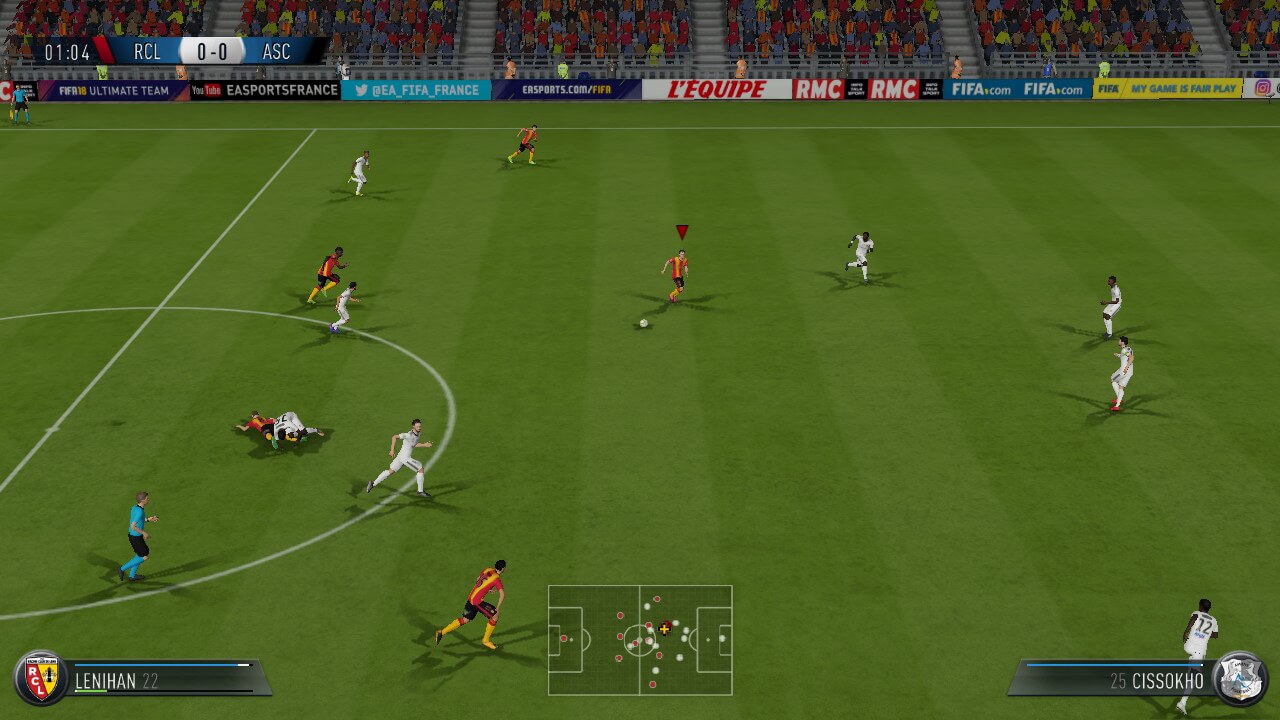Click the red player indicator triangle above the ball carrier
The height and width of the screenshot is (720, 1280).
coord(681,229)
